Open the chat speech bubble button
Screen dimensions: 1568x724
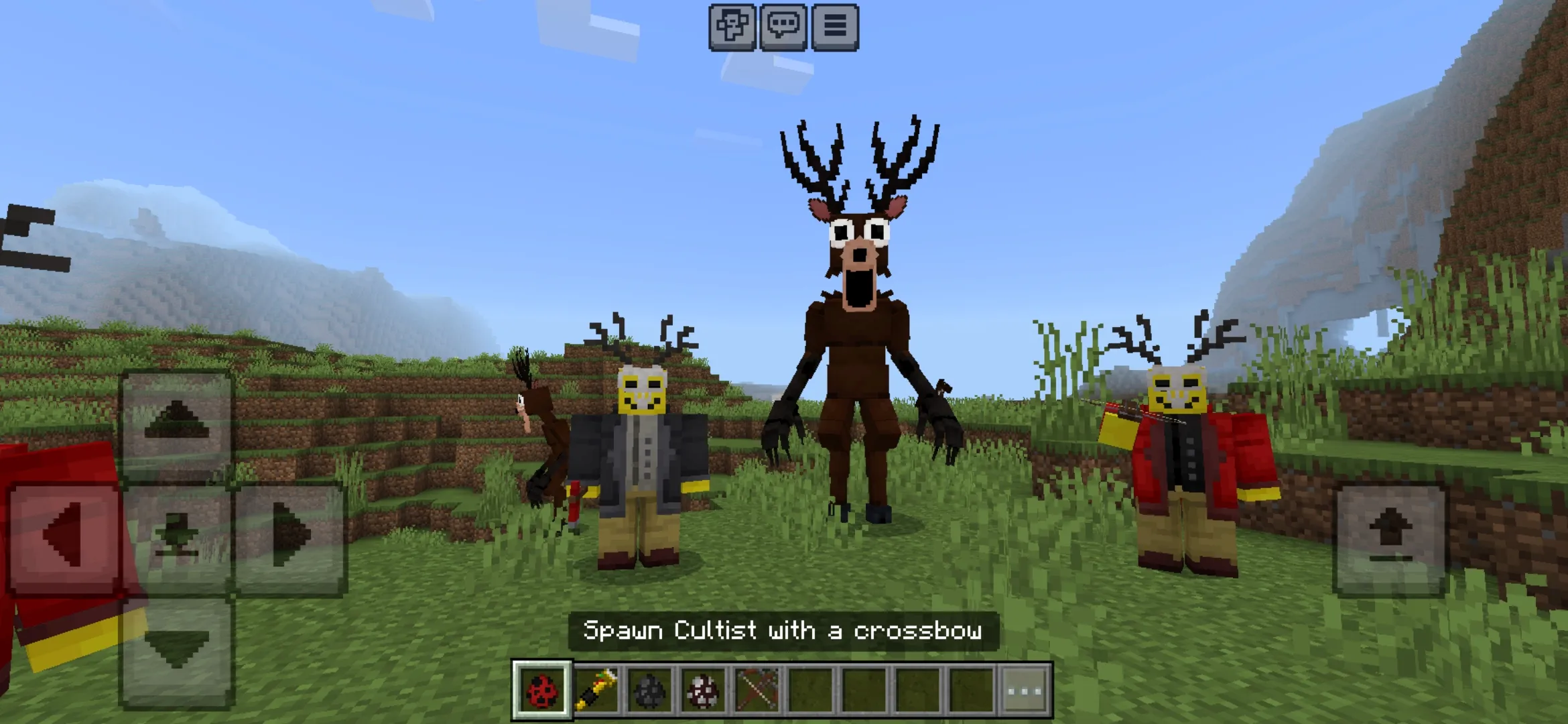[x=783, y=27]
